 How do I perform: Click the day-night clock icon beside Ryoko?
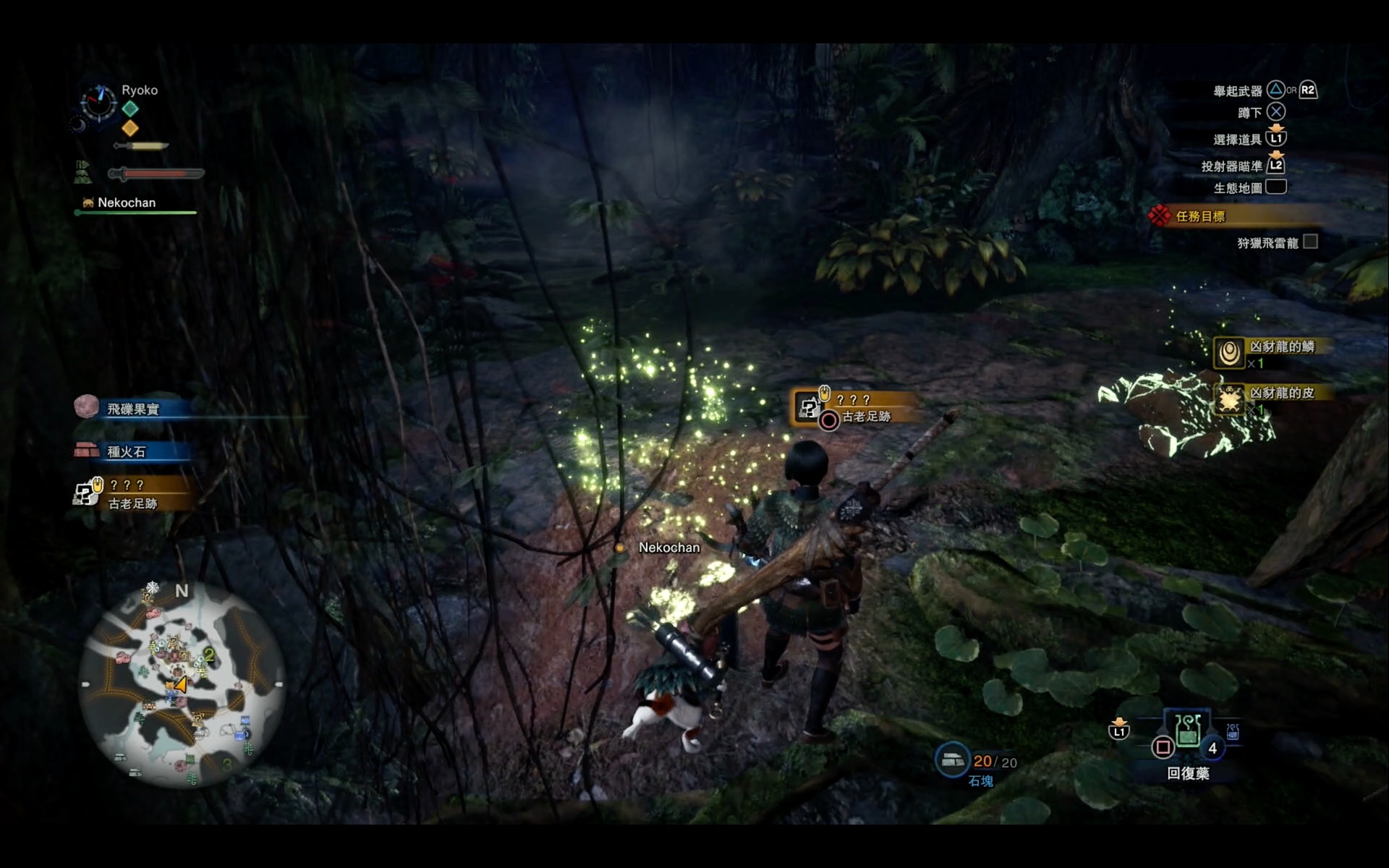pyautogui.click(x=98, y=103)
